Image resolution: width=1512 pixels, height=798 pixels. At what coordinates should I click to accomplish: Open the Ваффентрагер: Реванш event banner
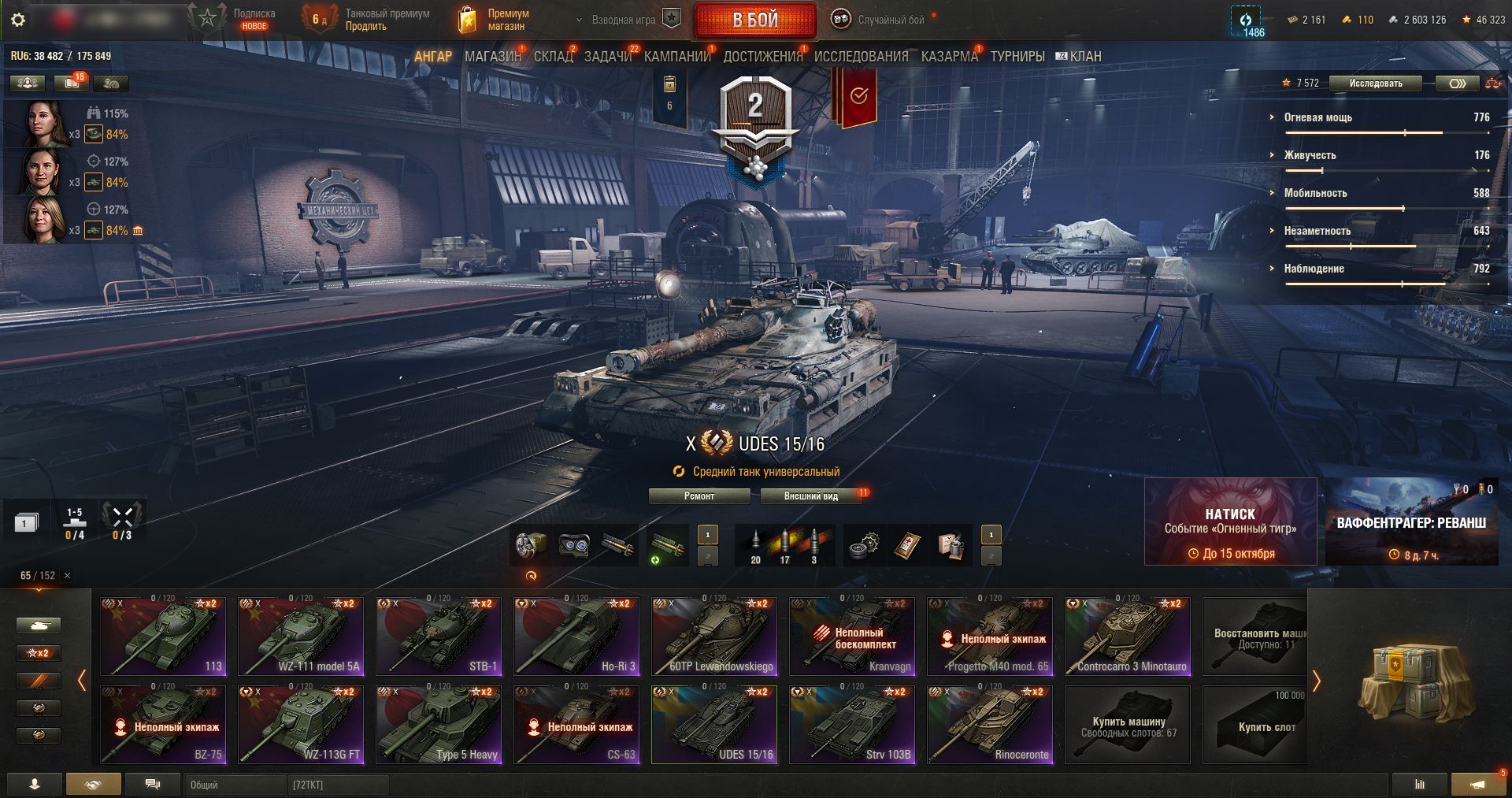(1411, 521)
